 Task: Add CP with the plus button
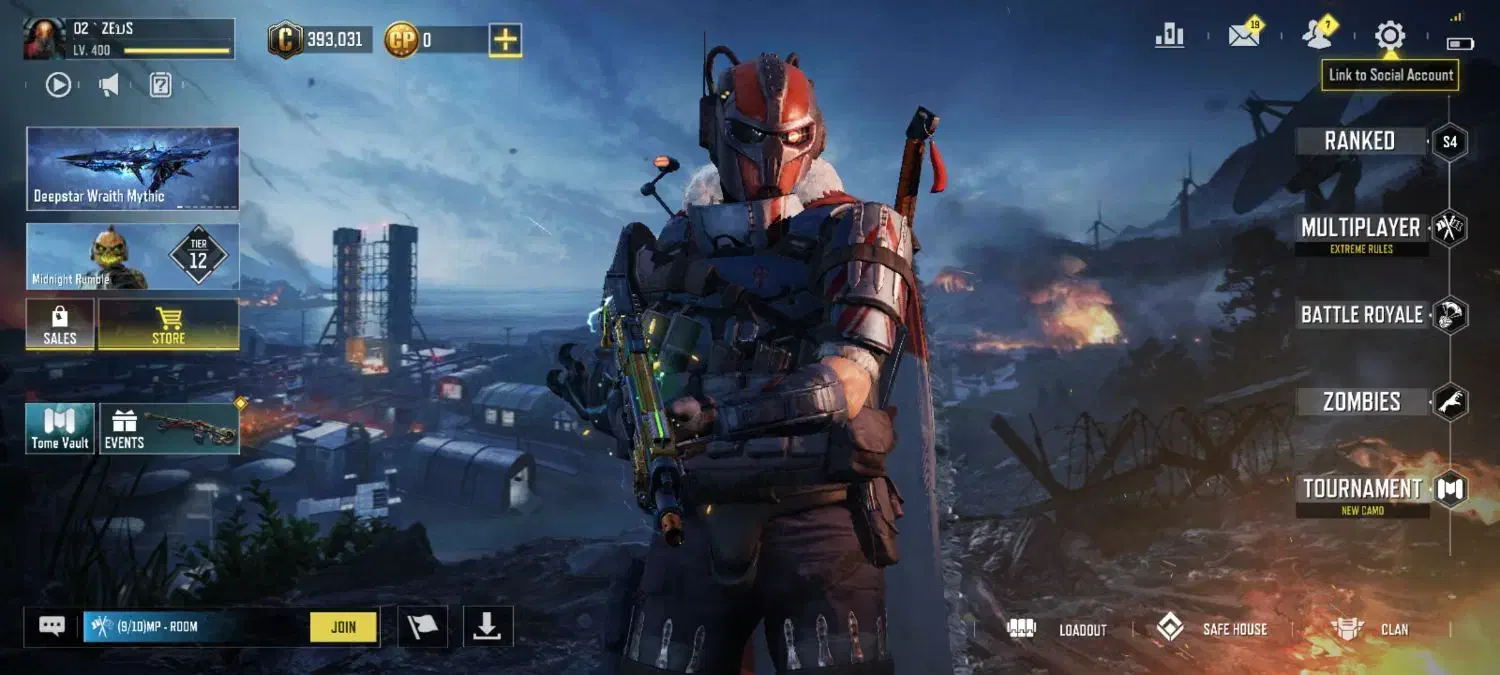point(506,40)
